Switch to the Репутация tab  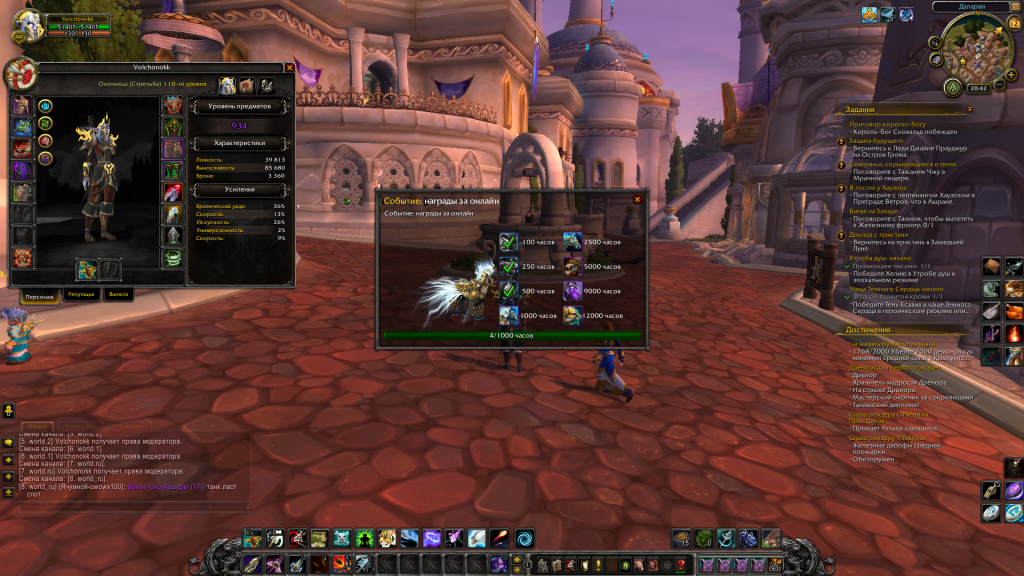81,295
